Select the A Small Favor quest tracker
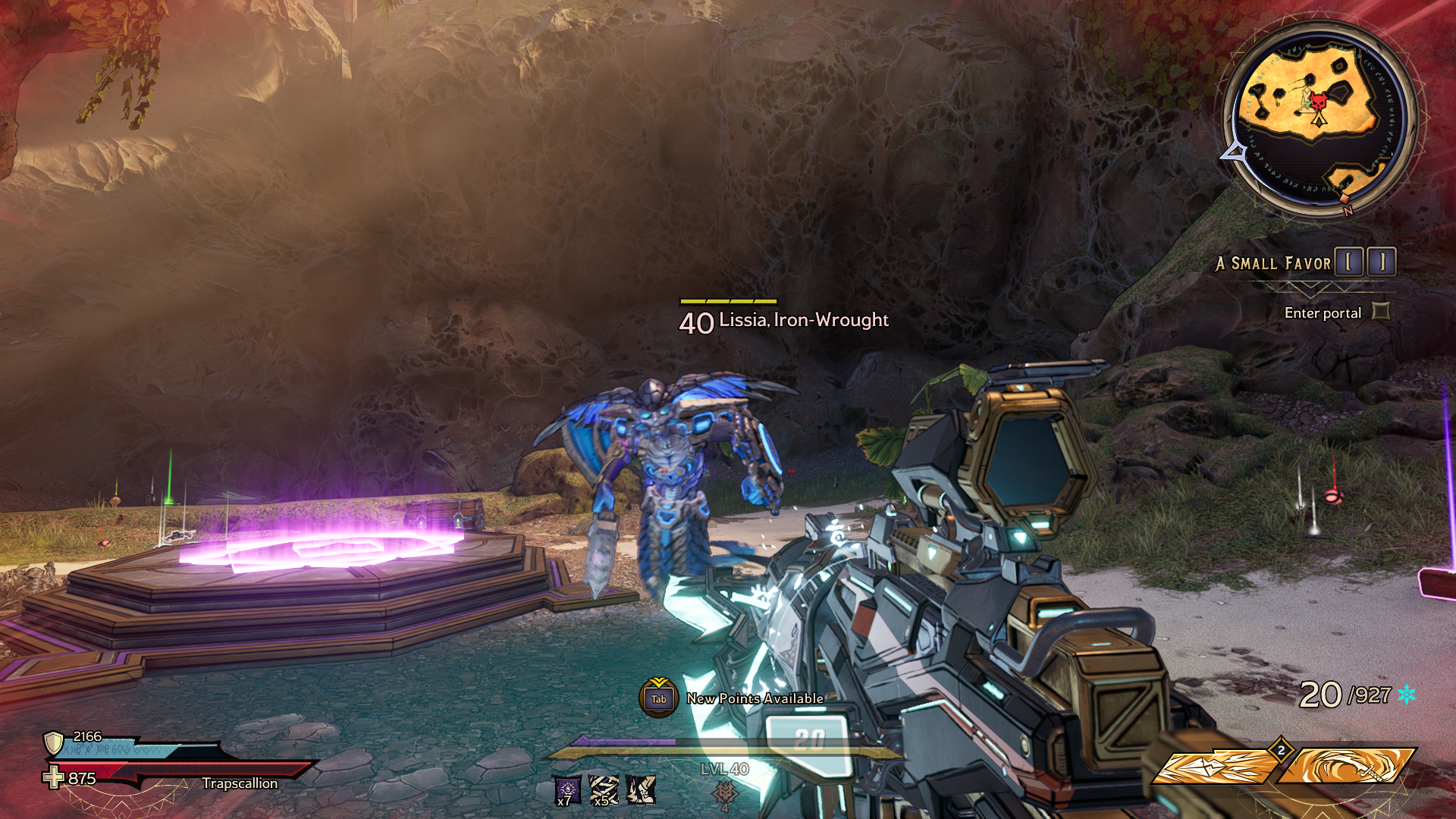The image size is (1456, 819). (x=1272, y=263)
